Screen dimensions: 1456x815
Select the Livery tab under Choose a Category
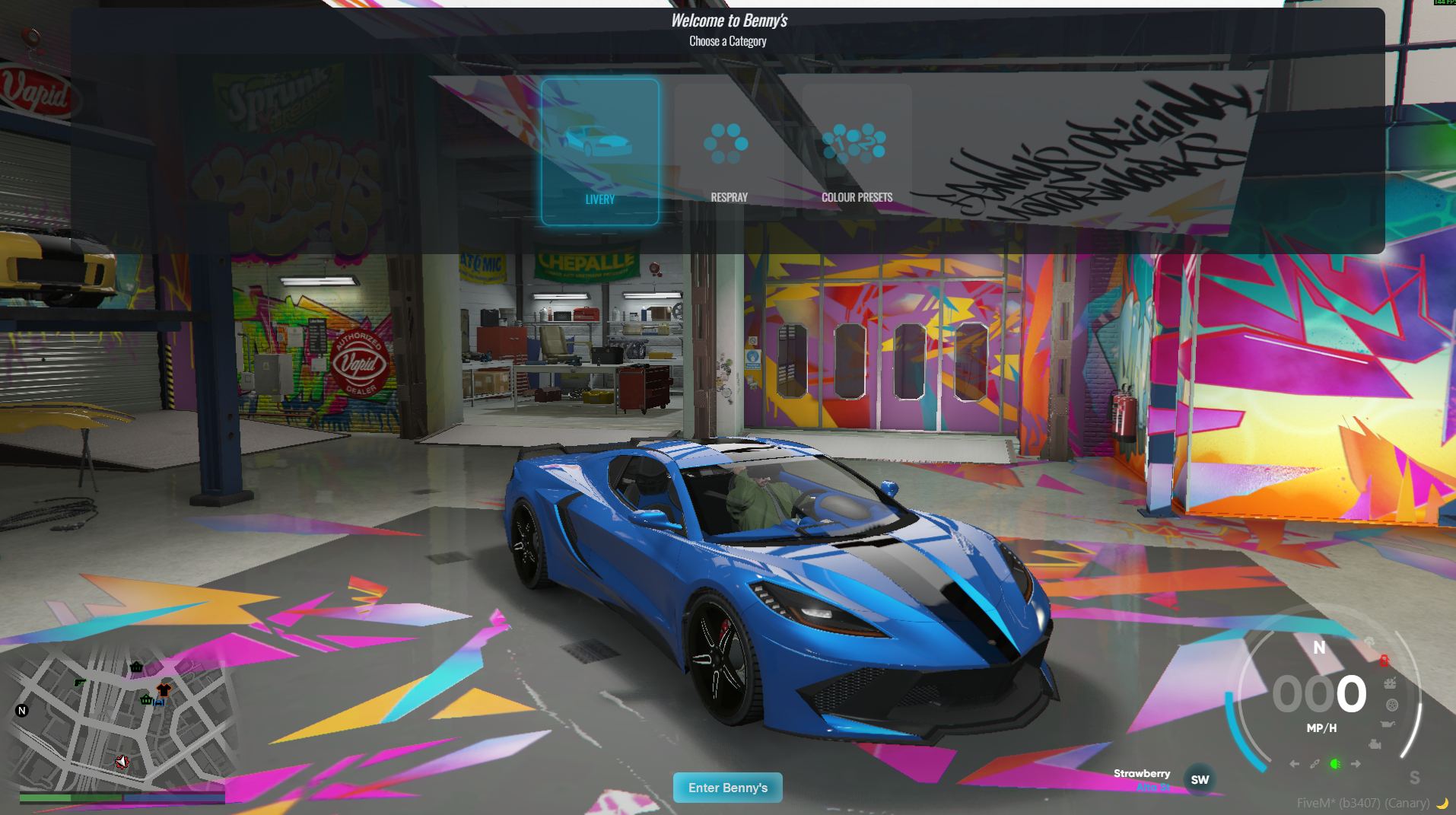[x=600, y=199]
